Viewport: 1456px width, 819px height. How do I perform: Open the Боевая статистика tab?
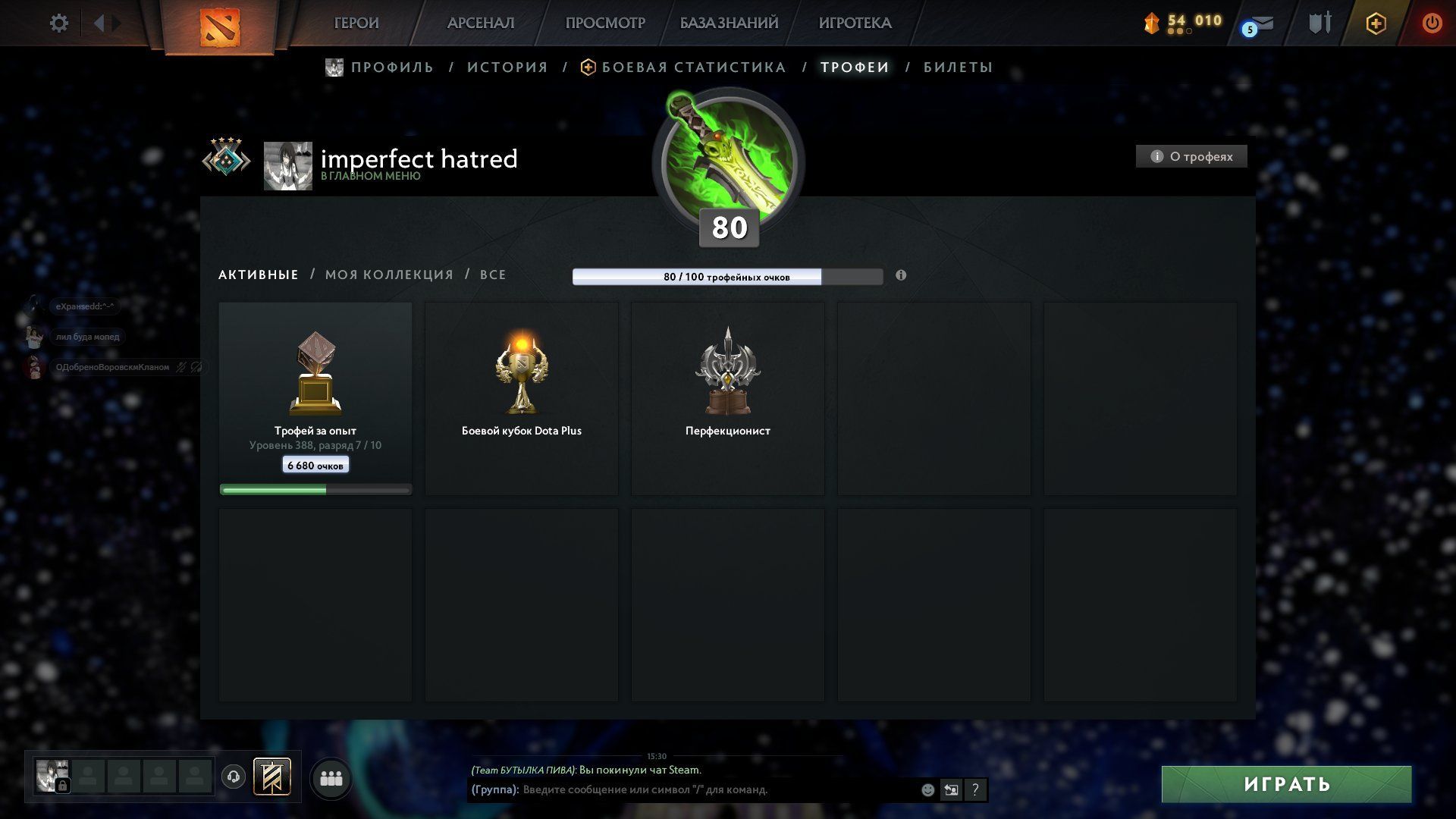tap(693, 67)
